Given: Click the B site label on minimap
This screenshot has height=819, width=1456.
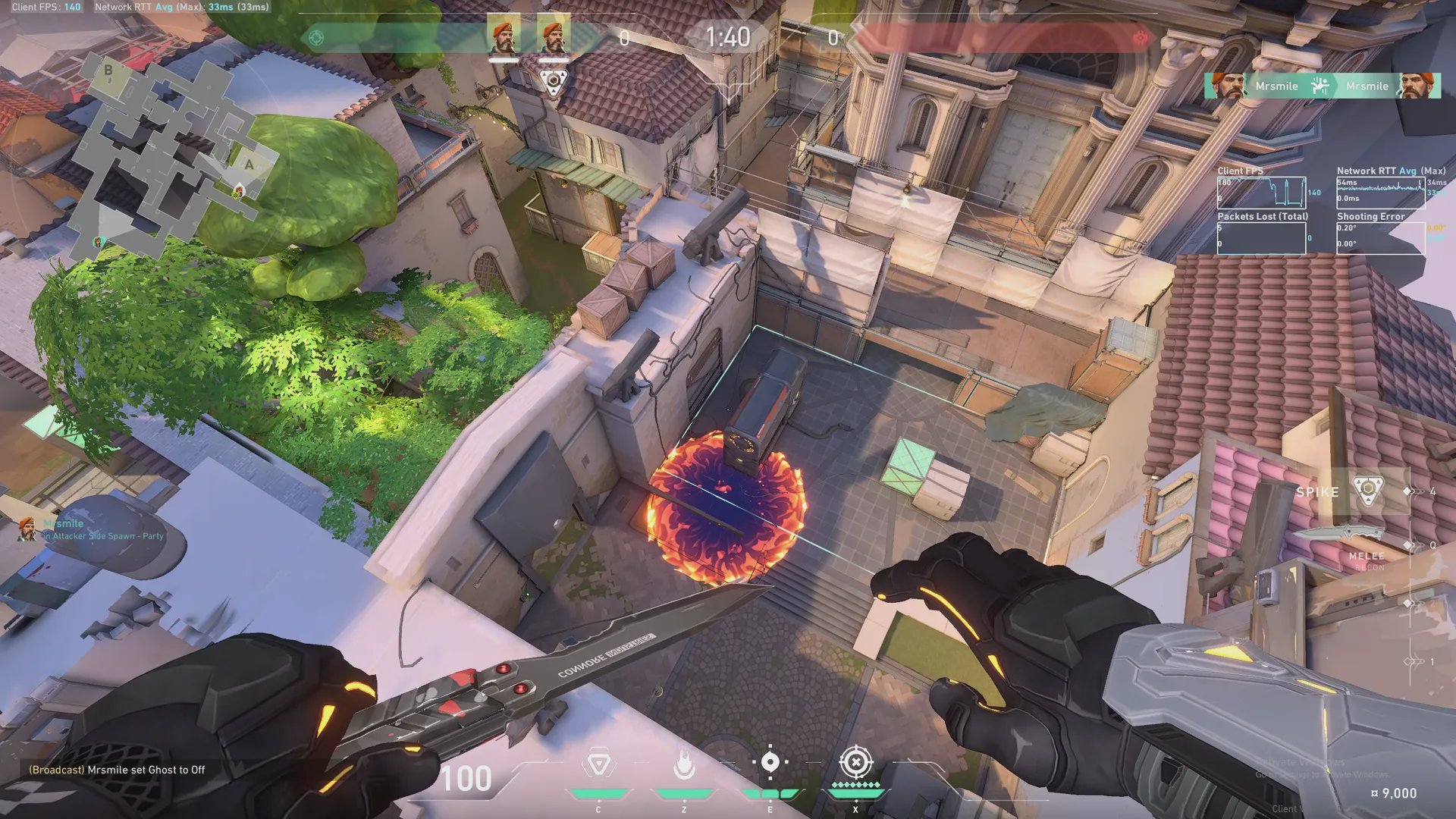Looking at the screenshot, I should click(x=108, y=71).
